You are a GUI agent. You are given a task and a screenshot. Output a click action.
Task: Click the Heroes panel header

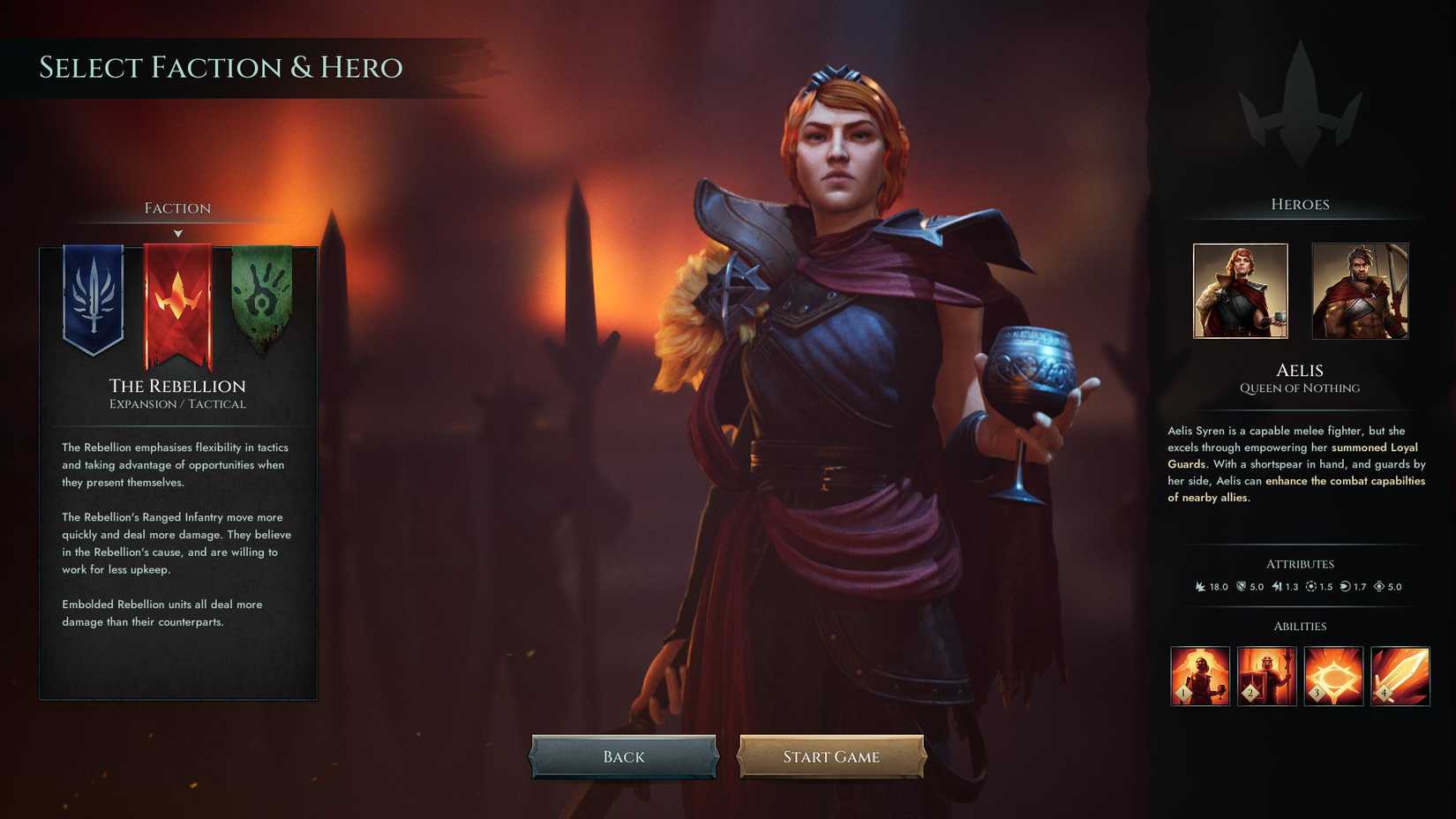point(1300,204)
